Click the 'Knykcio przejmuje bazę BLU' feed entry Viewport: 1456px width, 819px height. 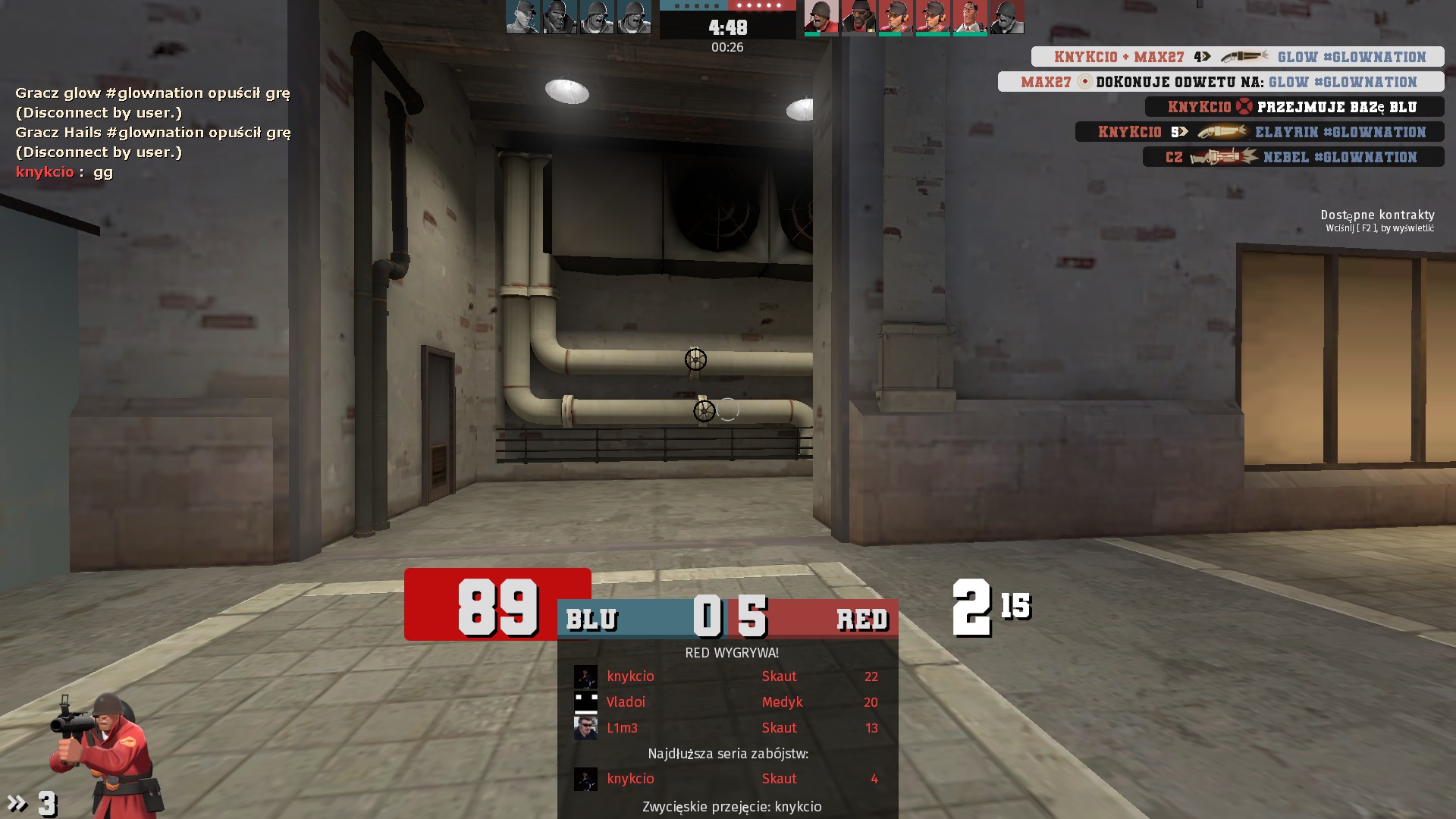pyautogui.click(x=1294, y=107)
